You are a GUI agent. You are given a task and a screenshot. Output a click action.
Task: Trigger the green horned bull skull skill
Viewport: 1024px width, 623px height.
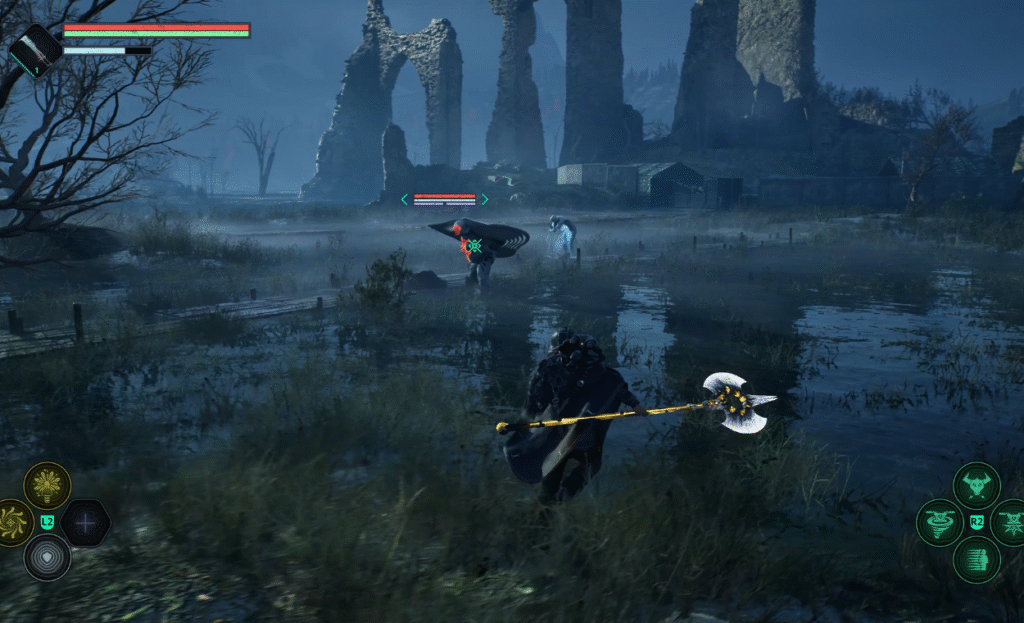coord(976,486)
